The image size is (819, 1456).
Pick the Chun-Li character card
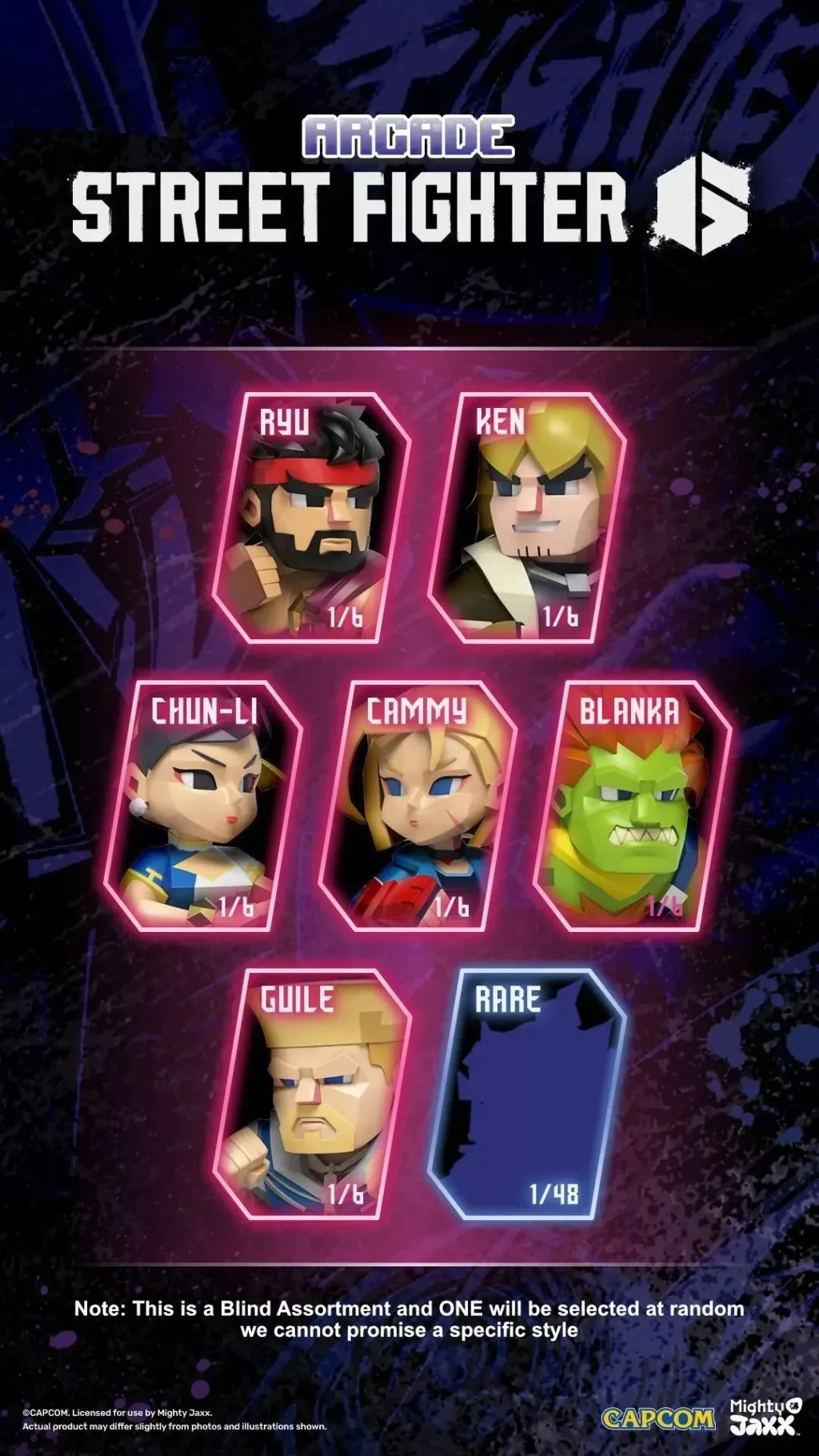(x=204, y=806)
